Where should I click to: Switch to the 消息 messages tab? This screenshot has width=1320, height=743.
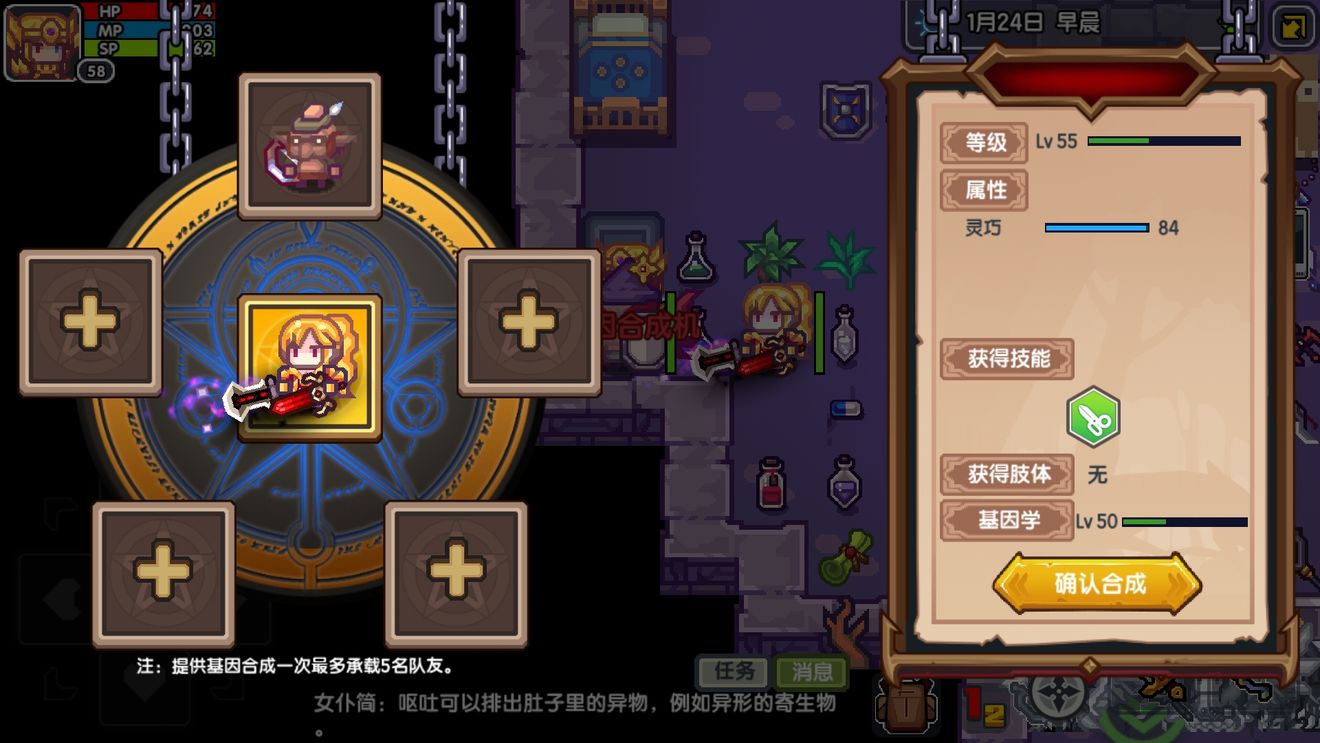(812, 672)
